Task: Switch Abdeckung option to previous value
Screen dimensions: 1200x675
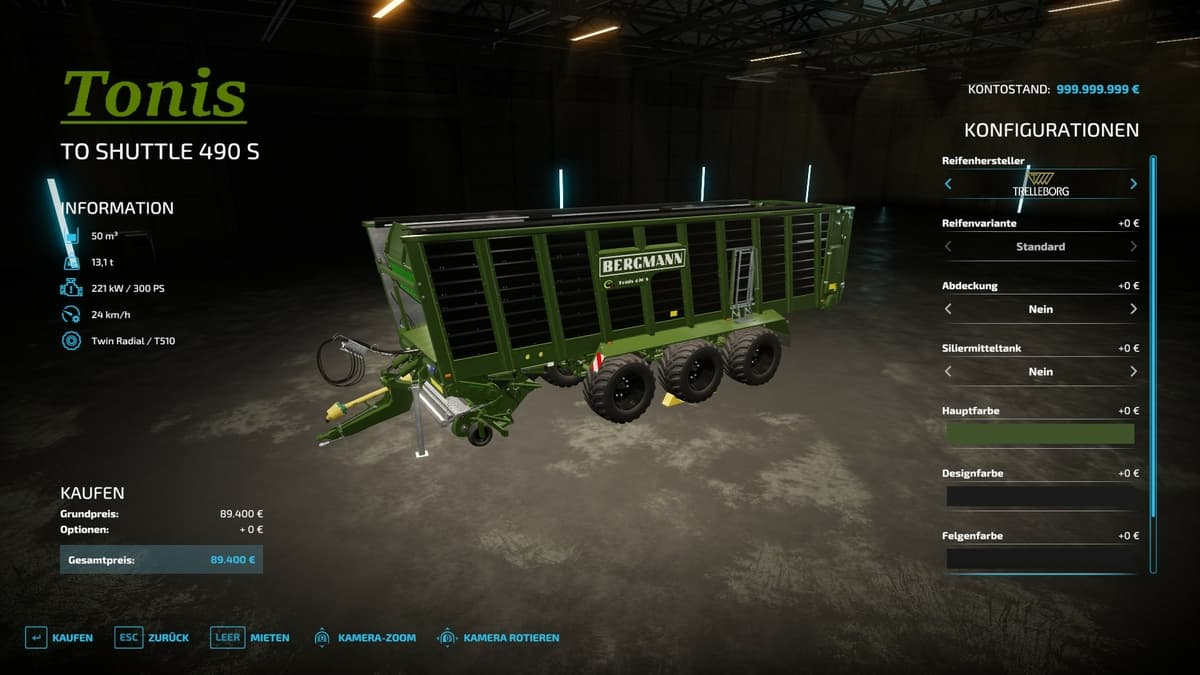Action: click(948, 309)
